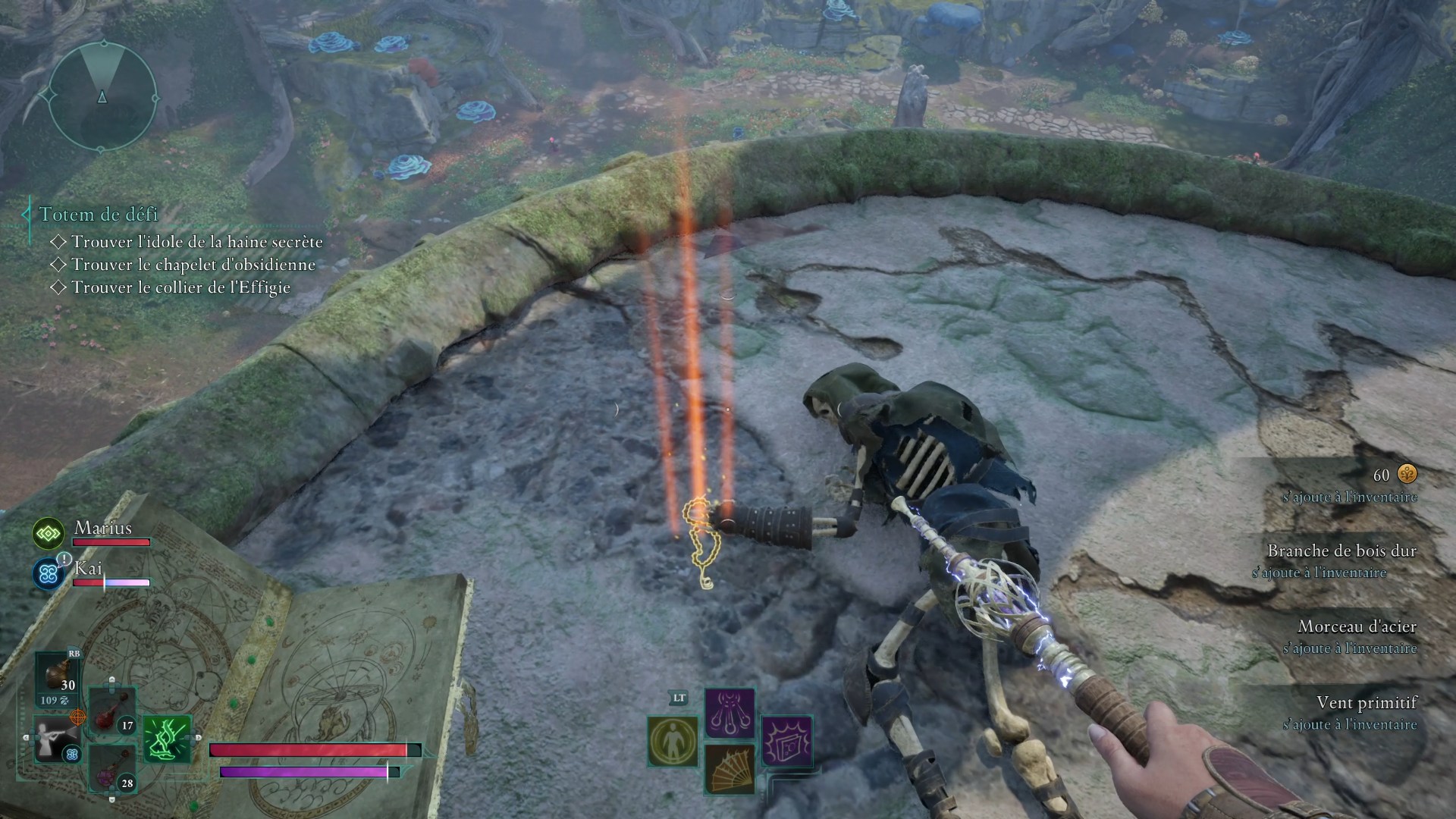Image resolution: width=1456 pixels, height=819 pixels.
Task: Select companion Kai's blue portrait icon
Action: click(49, 573)
